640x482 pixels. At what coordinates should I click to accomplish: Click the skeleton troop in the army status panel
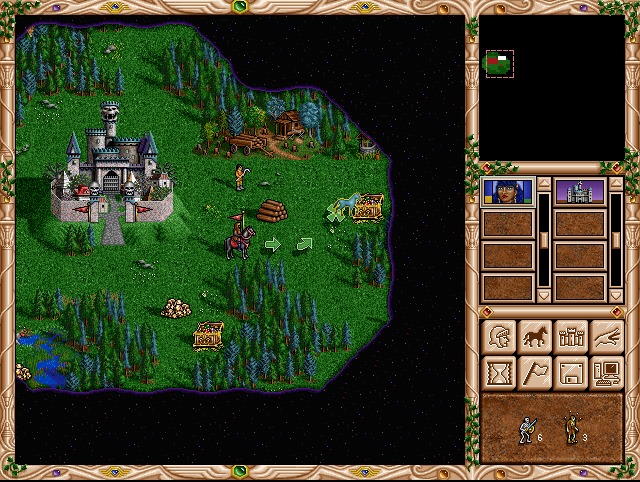(525, 430)
